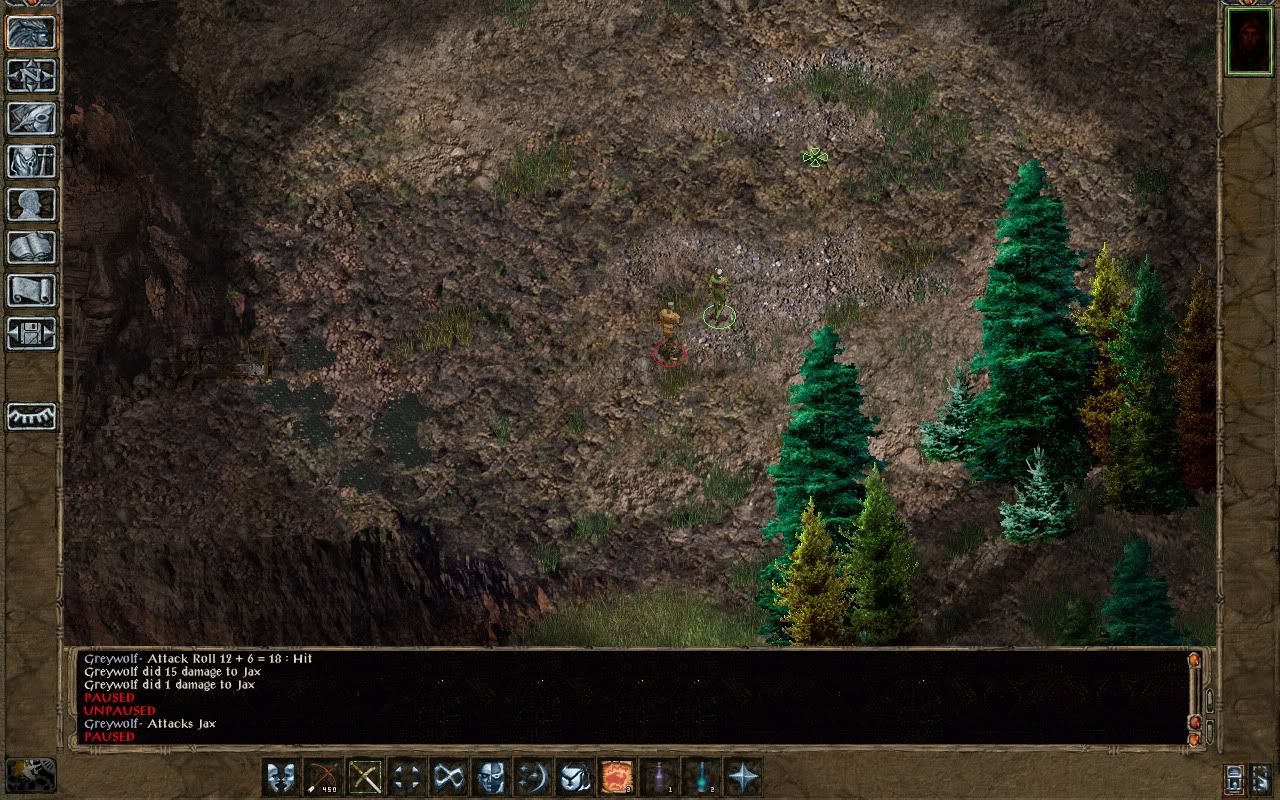Activate the half-mask ability icon
1280x800 pixels.
coord(490,777)
